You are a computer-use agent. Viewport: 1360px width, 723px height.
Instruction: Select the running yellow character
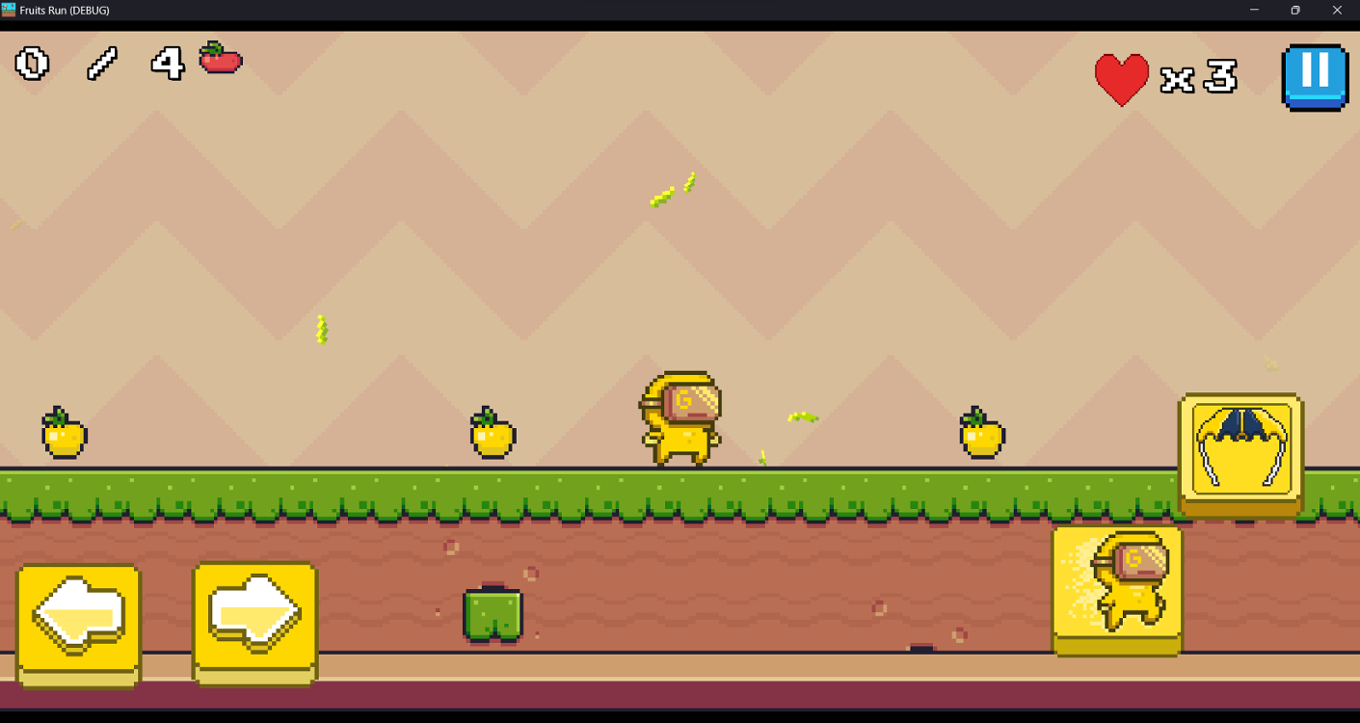[680, 420]
